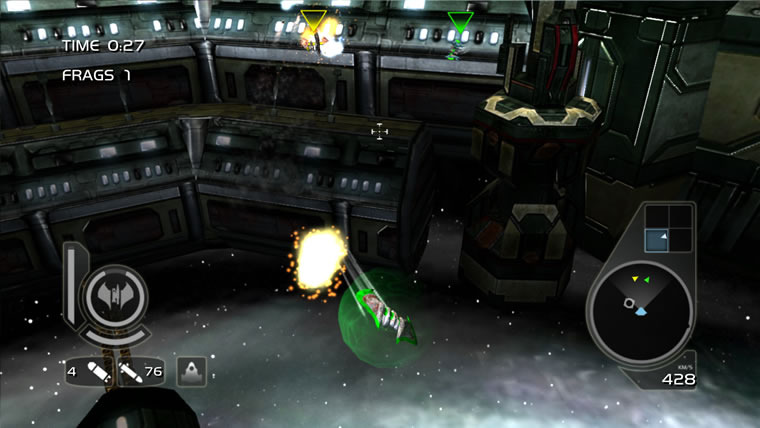The height and width of the screenshot is (428, 760).
Task: Select the highlighted sector grid cell
Action: point(656,238)
